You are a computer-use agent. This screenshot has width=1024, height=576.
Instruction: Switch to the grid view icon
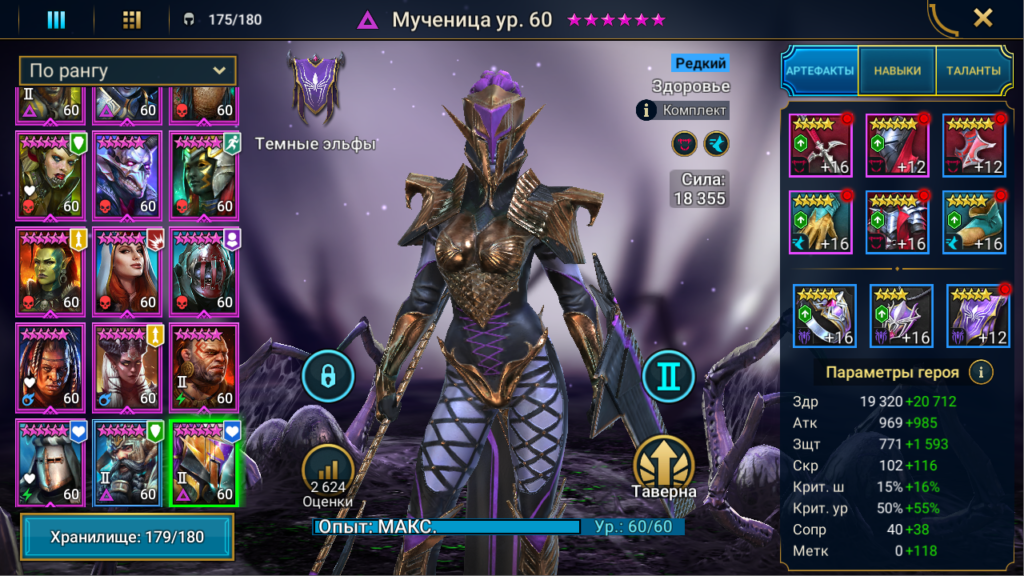click(131, 20)
